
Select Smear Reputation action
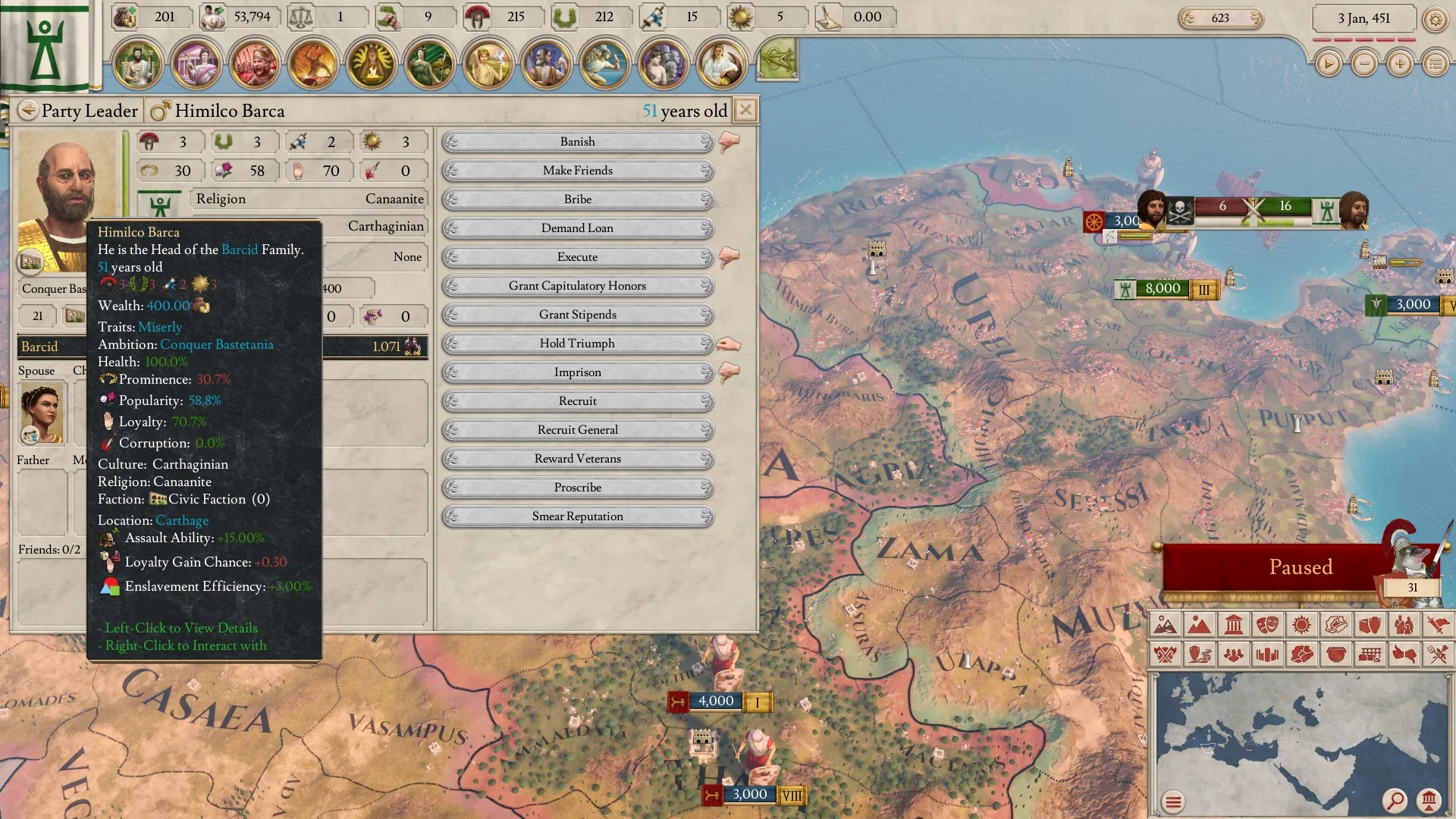click(x=578, y=516)
